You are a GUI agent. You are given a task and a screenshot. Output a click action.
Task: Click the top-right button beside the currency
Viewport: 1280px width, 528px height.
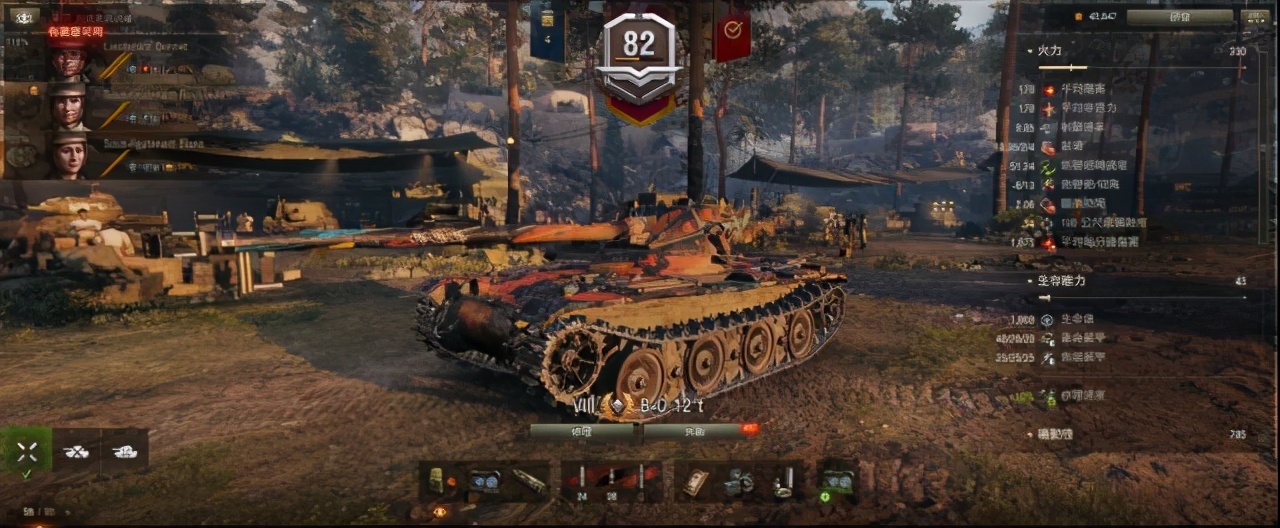[1180, 17]
